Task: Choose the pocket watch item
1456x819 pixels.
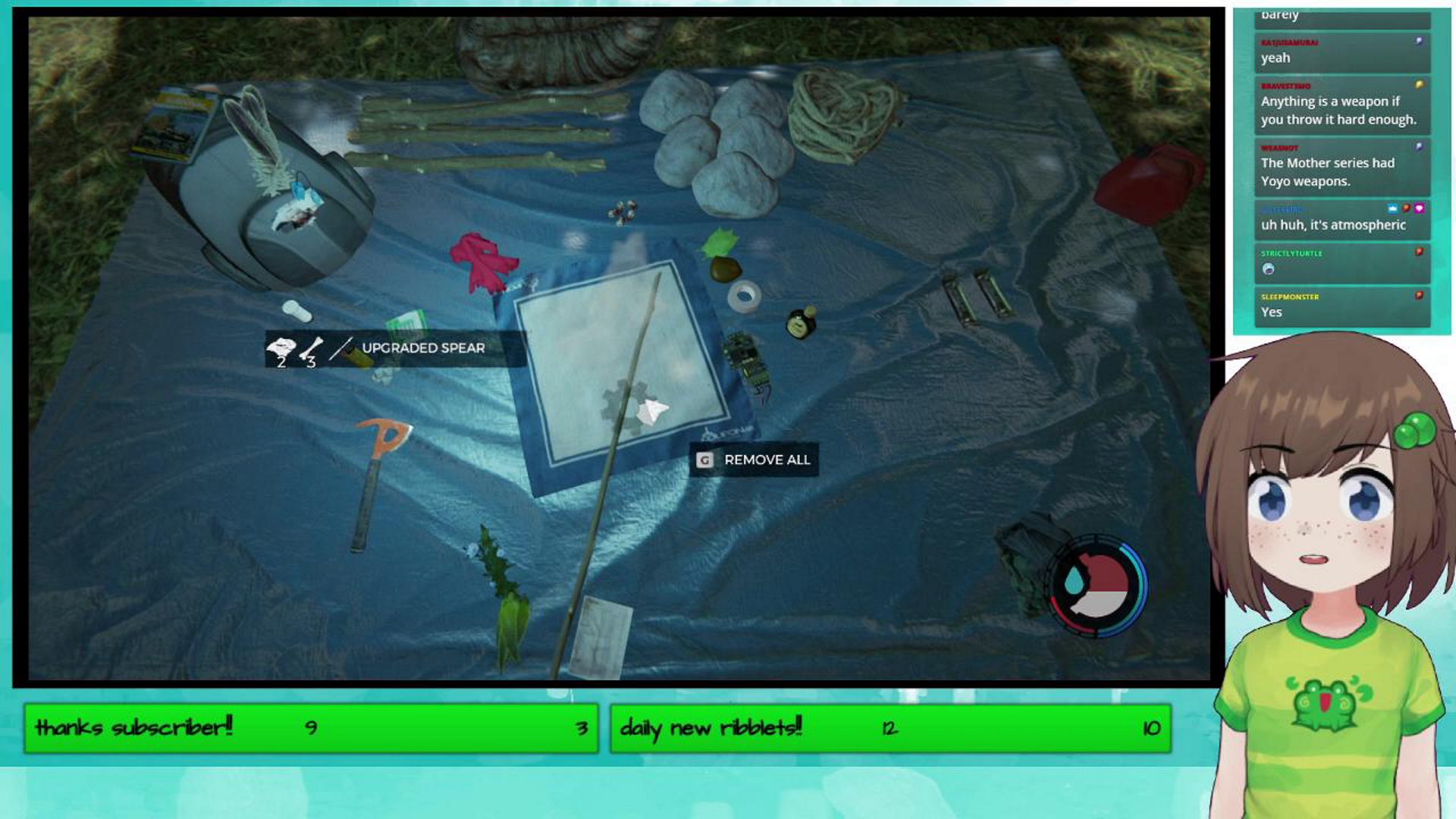Action: click(x=801, y=323)
